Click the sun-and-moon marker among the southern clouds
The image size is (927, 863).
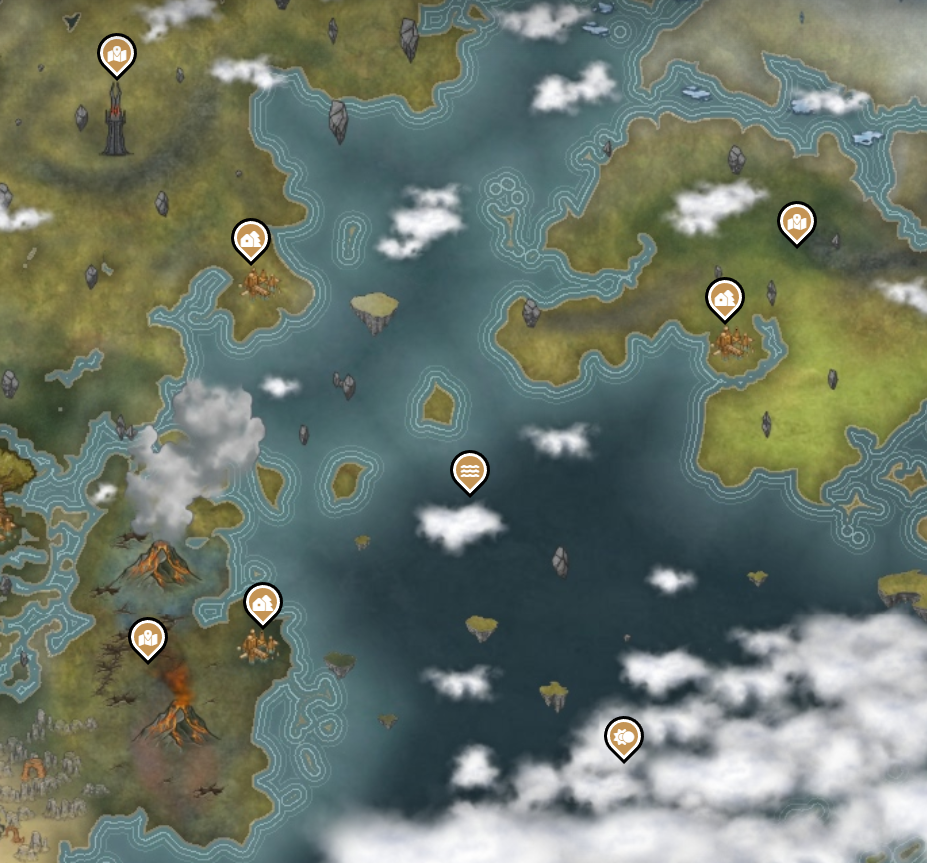tap(624, 737)
